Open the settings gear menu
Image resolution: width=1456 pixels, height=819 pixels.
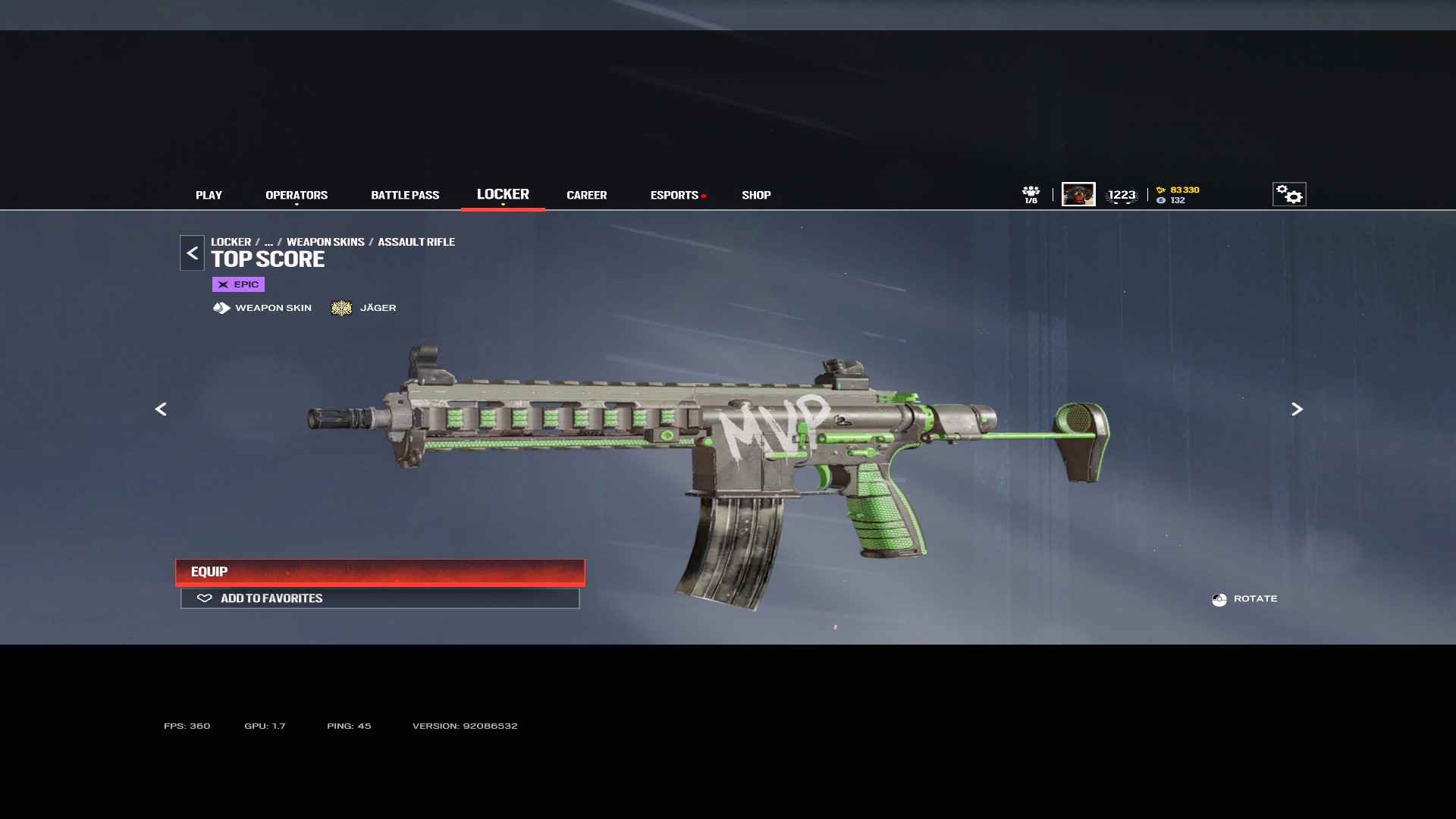[1288, 195]
